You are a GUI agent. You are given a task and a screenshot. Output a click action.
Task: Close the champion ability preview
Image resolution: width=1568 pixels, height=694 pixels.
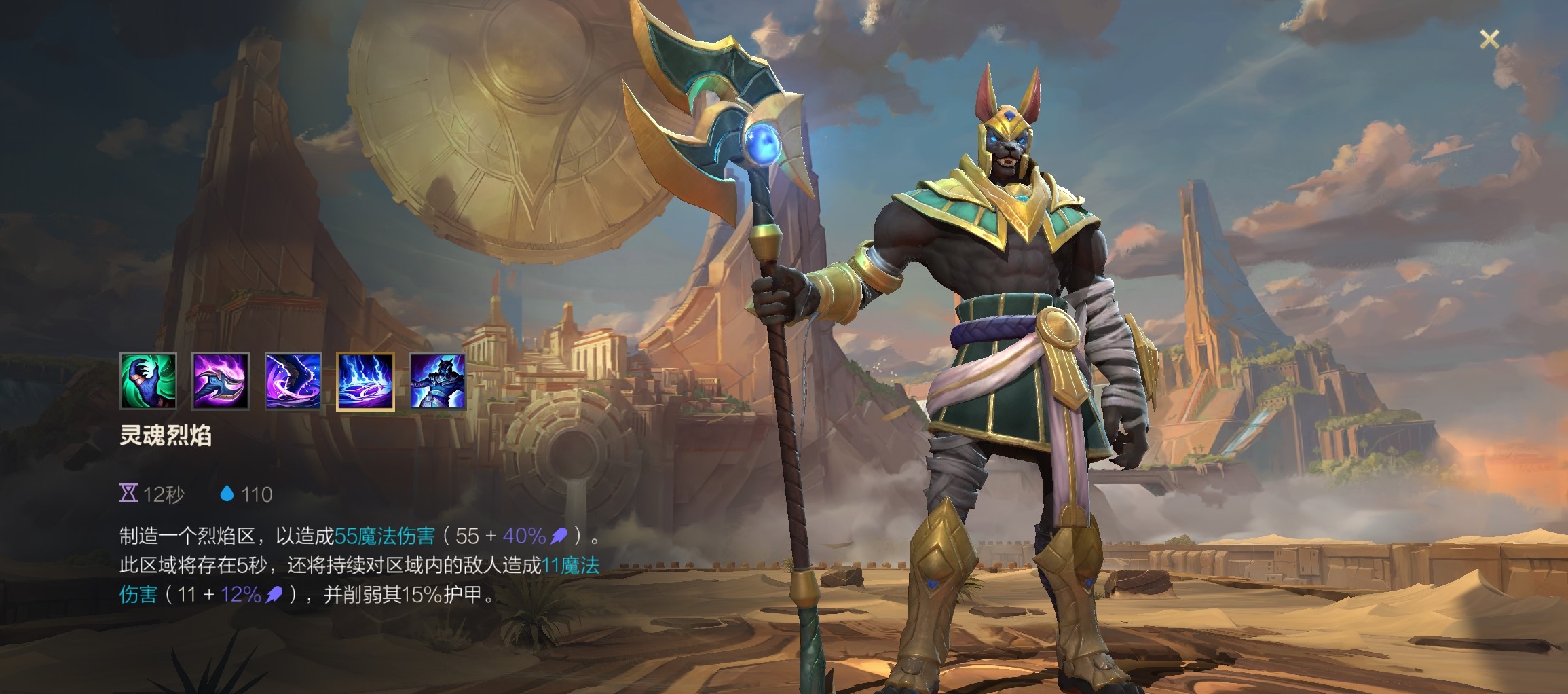(x=1489, y=39)
